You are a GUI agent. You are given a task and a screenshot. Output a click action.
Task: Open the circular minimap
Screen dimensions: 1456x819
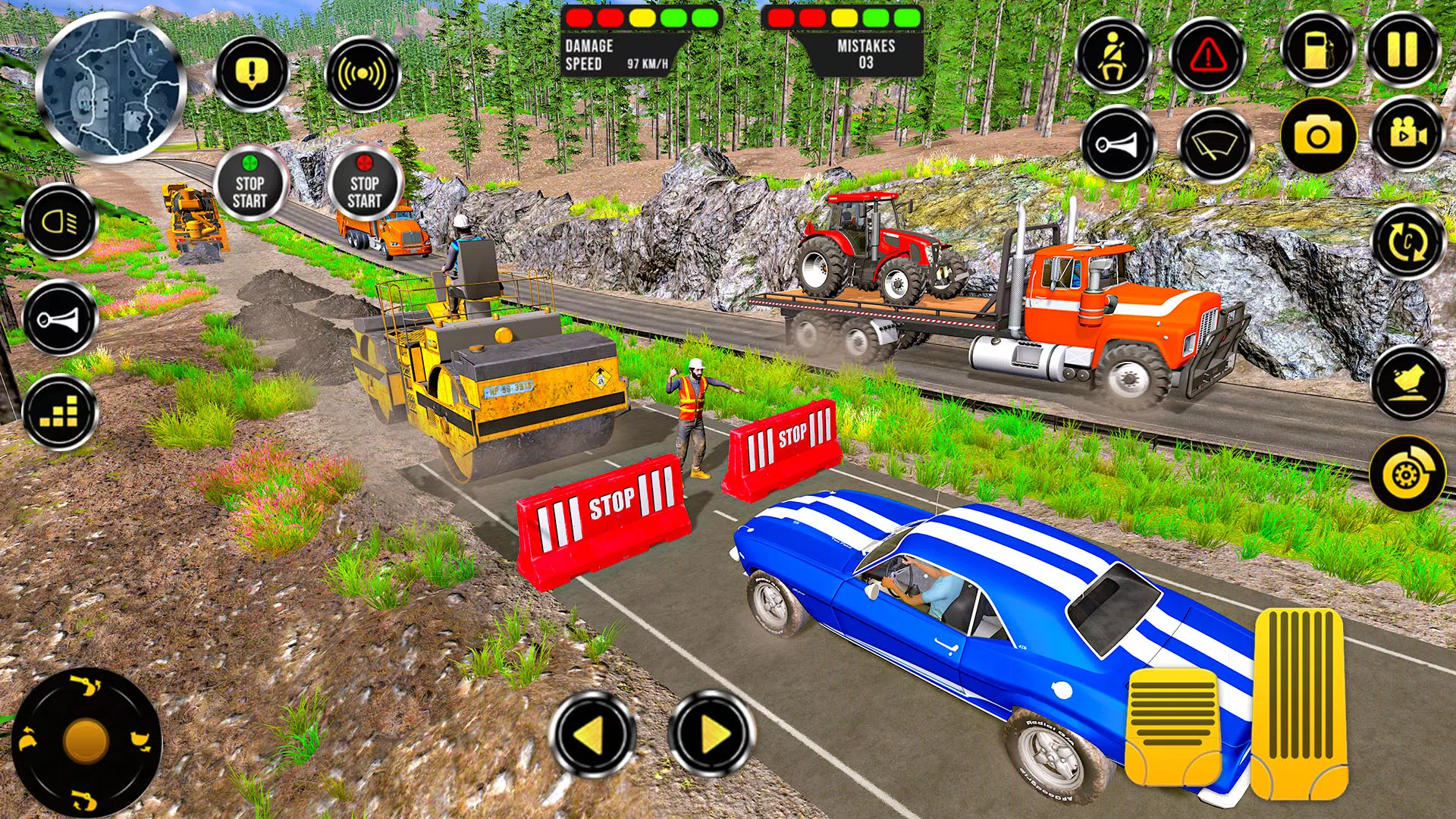click(111, 88)
